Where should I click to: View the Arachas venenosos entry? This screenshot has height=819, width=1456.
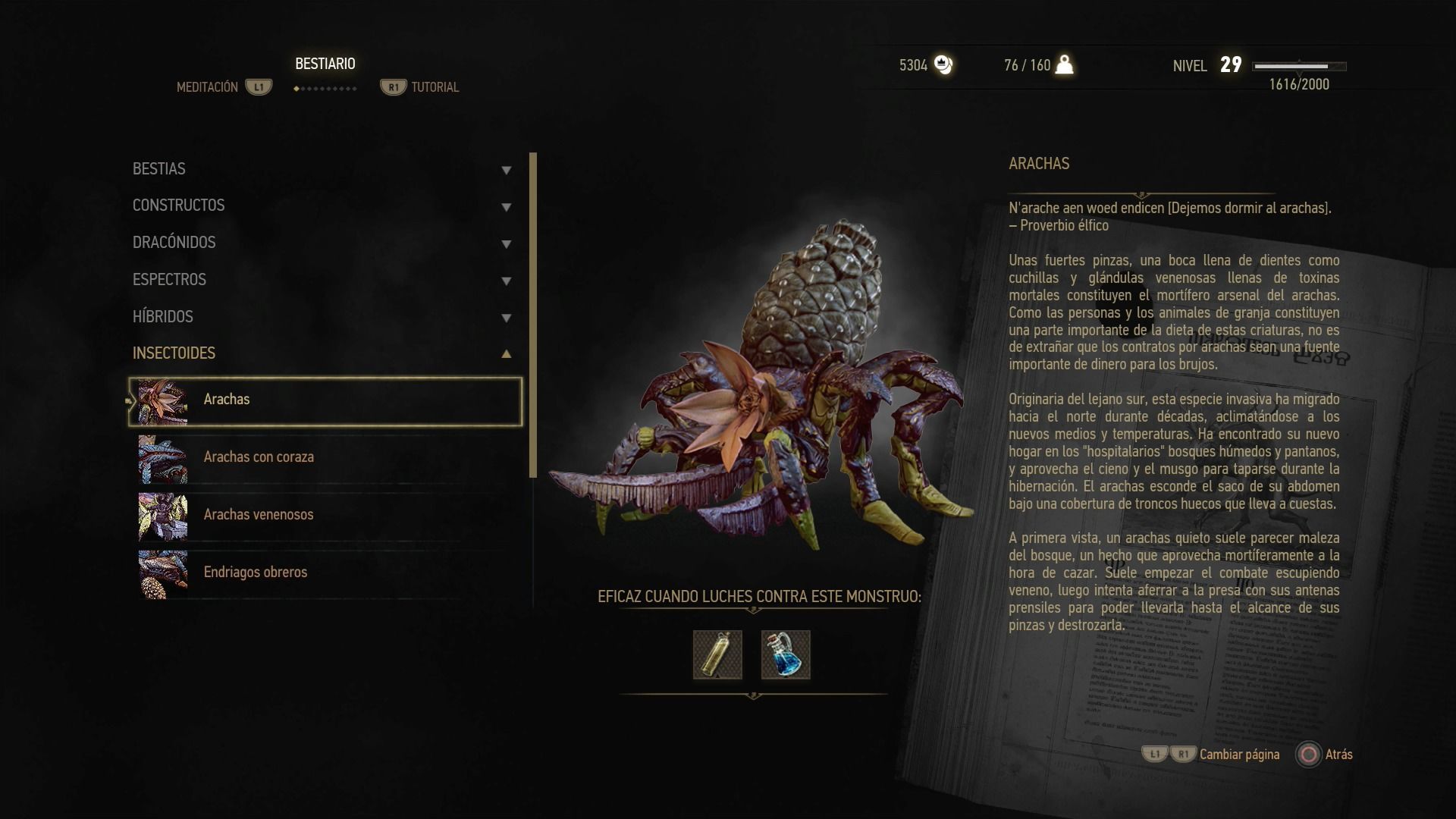pyautogui.click(x=326, y=515)
